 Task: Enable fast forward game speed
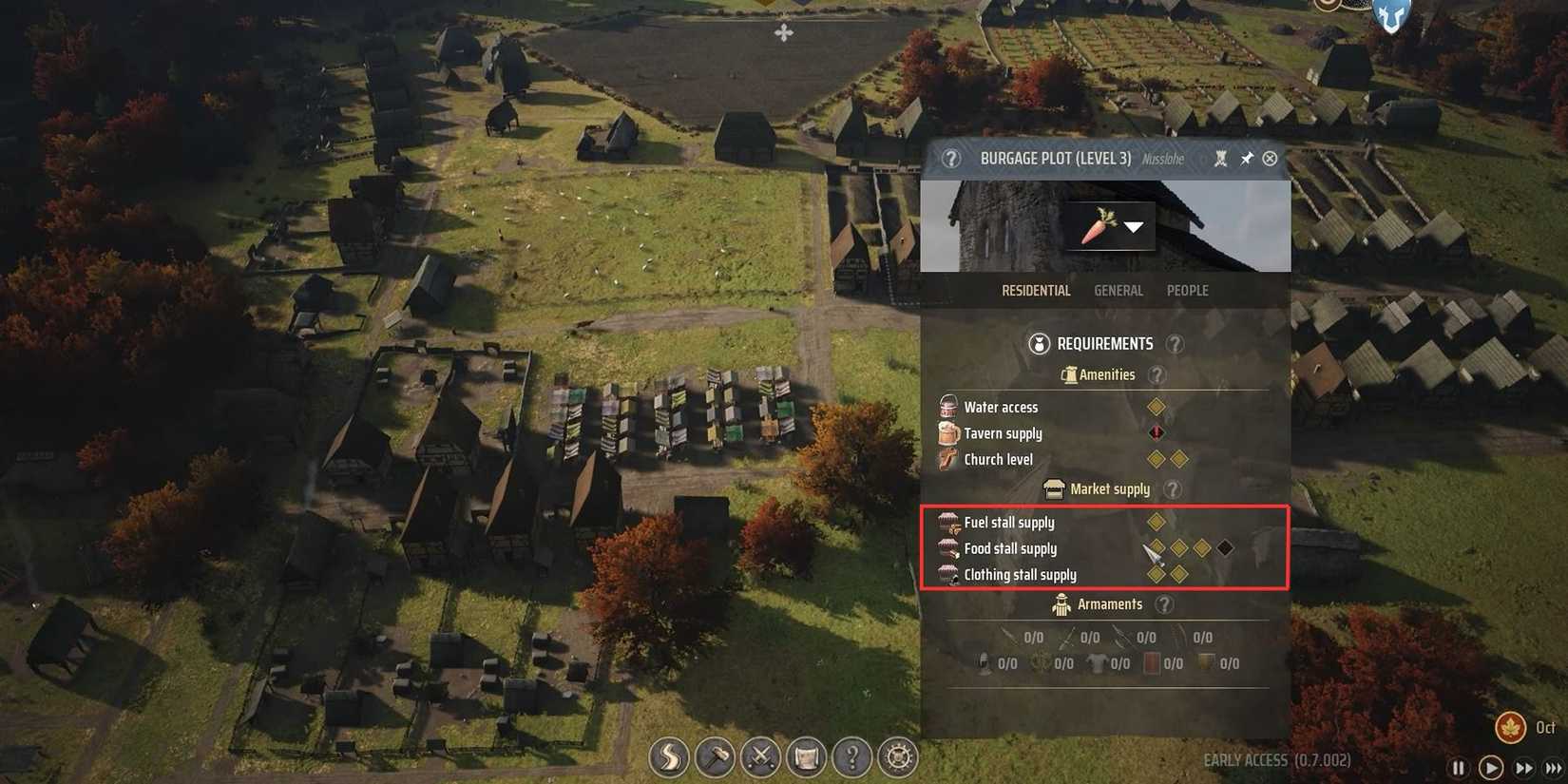[x=1522, y=768]
